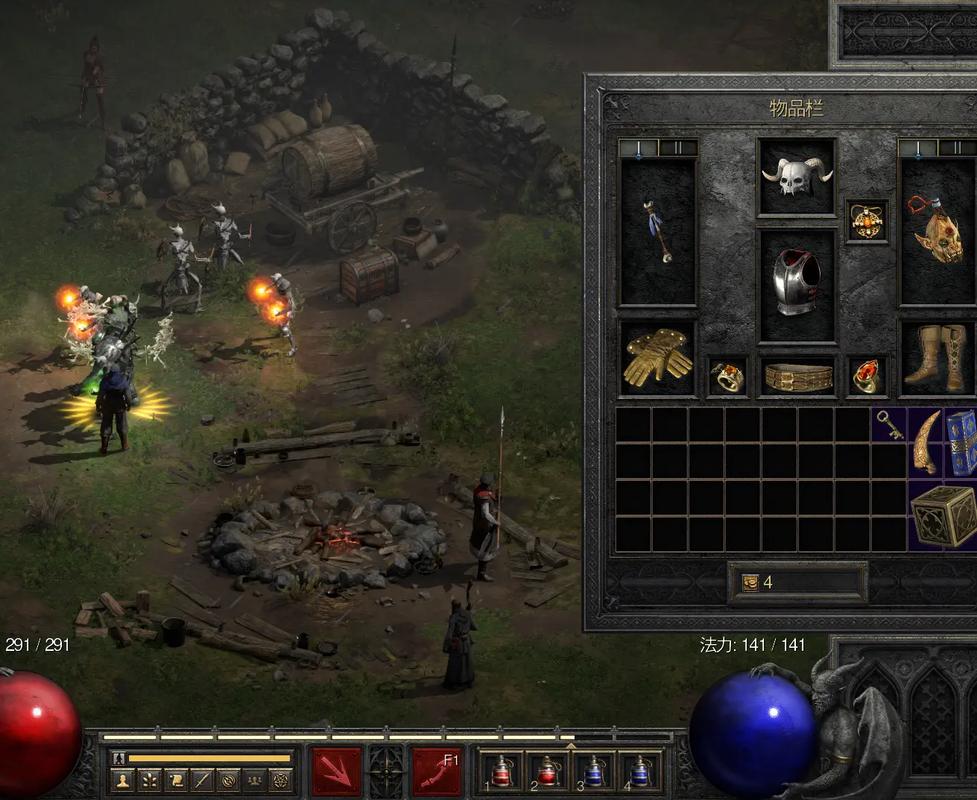Open the right-click skill marked F1

tap(437, 771)
